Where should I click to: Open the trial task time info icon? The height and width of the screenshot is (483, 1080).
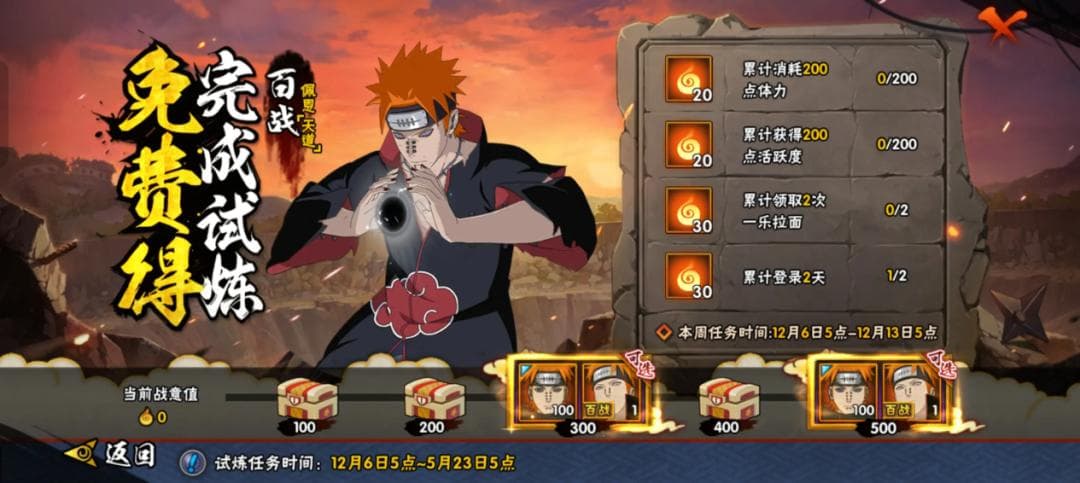(x=192, y=463)
